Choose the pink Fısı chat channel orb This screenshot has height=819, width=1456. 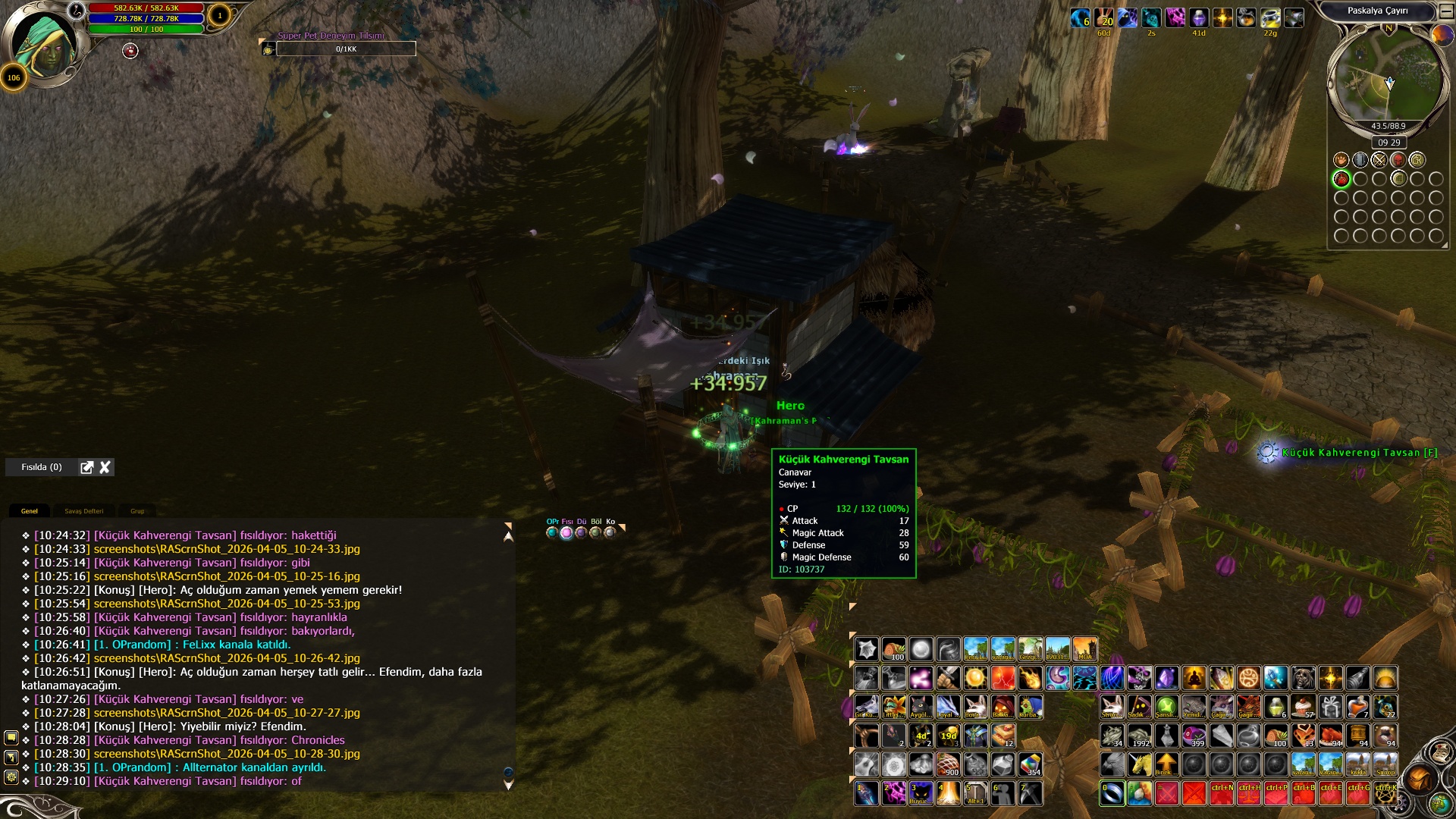[x=566, y=532]
